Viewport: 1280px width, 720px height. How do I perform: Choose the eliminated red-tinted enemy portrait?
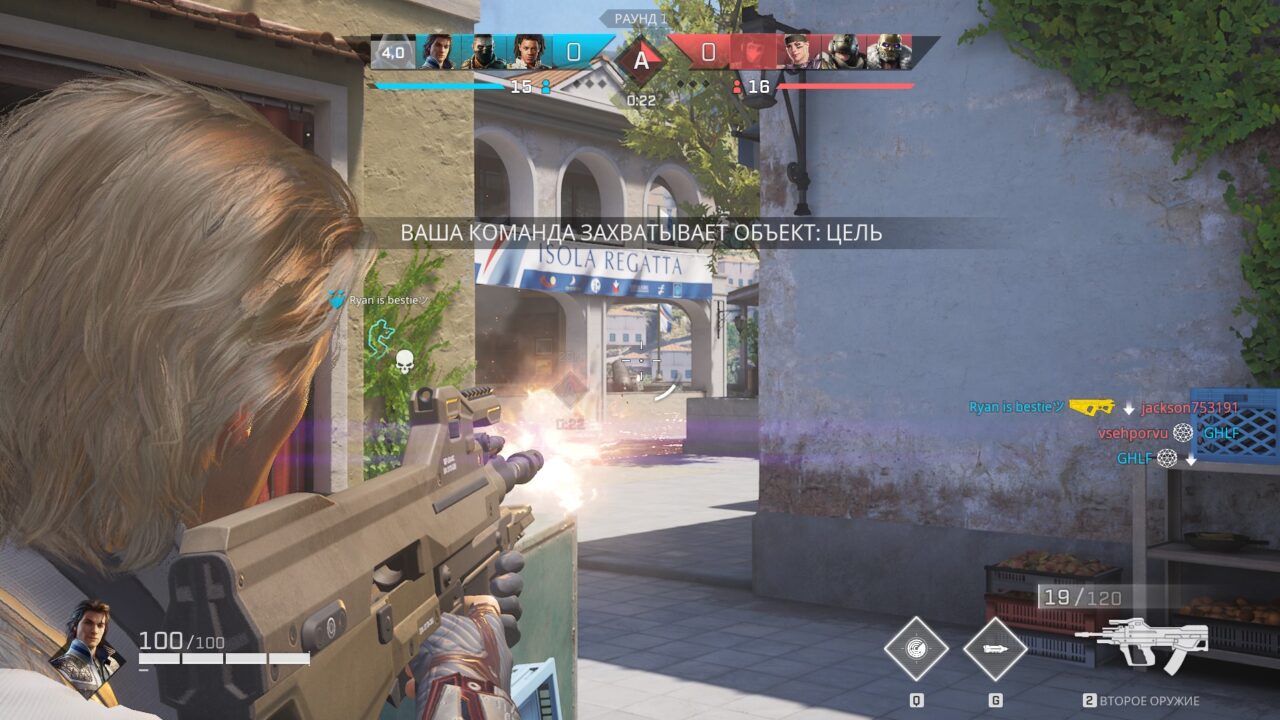[x=752, y=52]
